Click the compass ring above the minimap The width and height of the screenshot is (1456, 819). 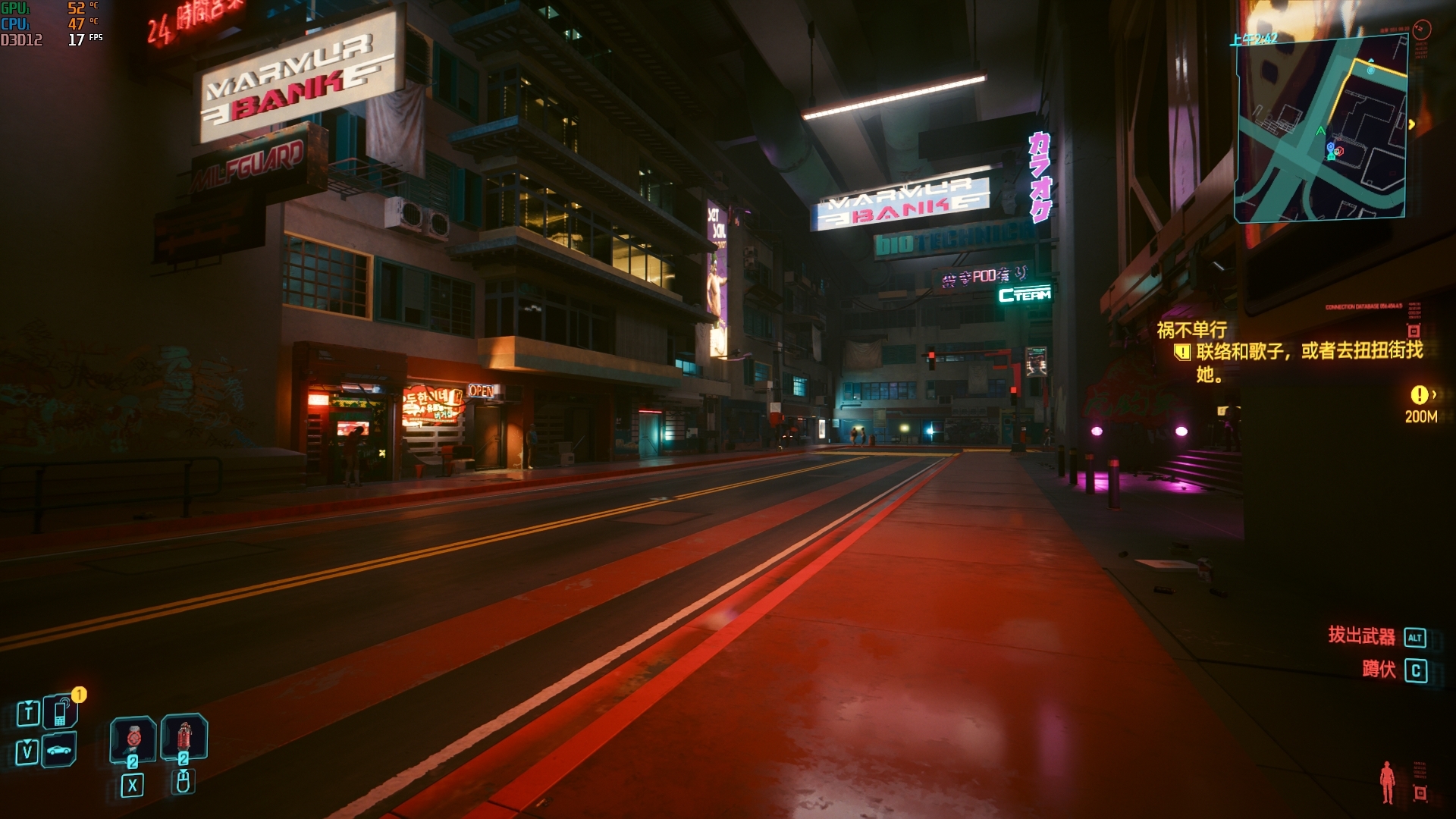(1422, 30)
